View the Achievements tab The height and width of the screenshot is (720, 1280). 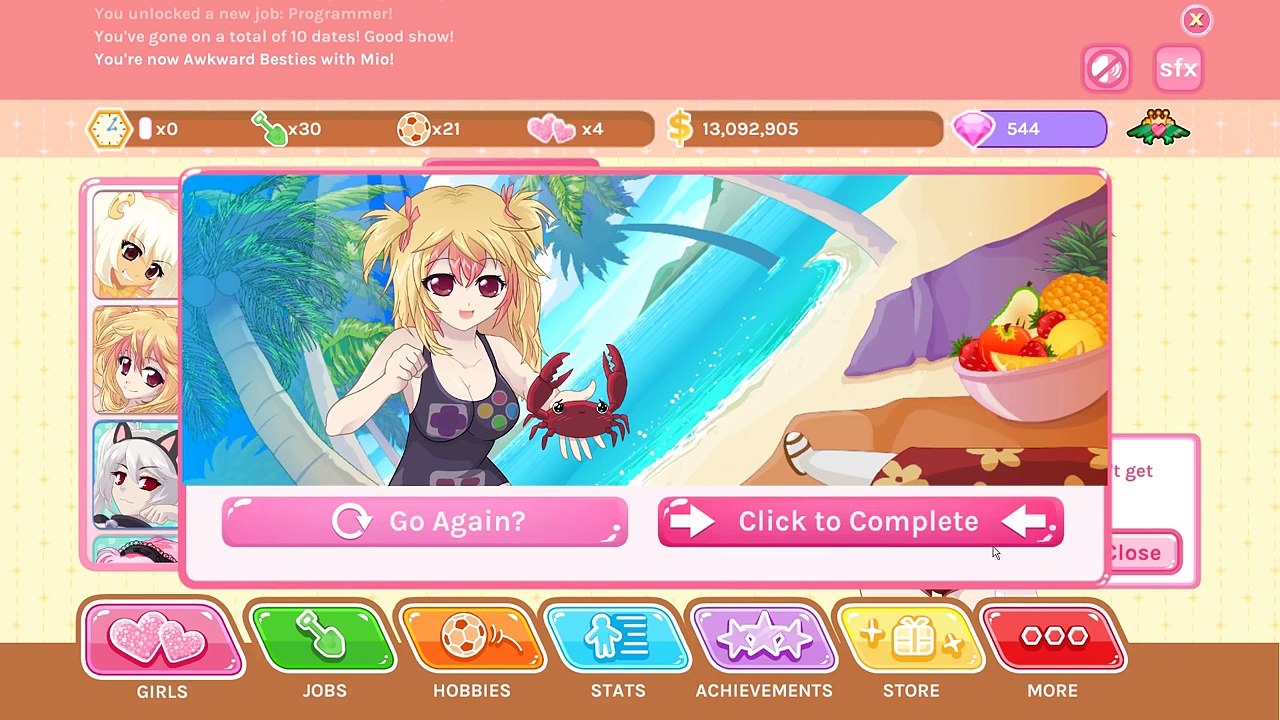[x=764, y=640]
